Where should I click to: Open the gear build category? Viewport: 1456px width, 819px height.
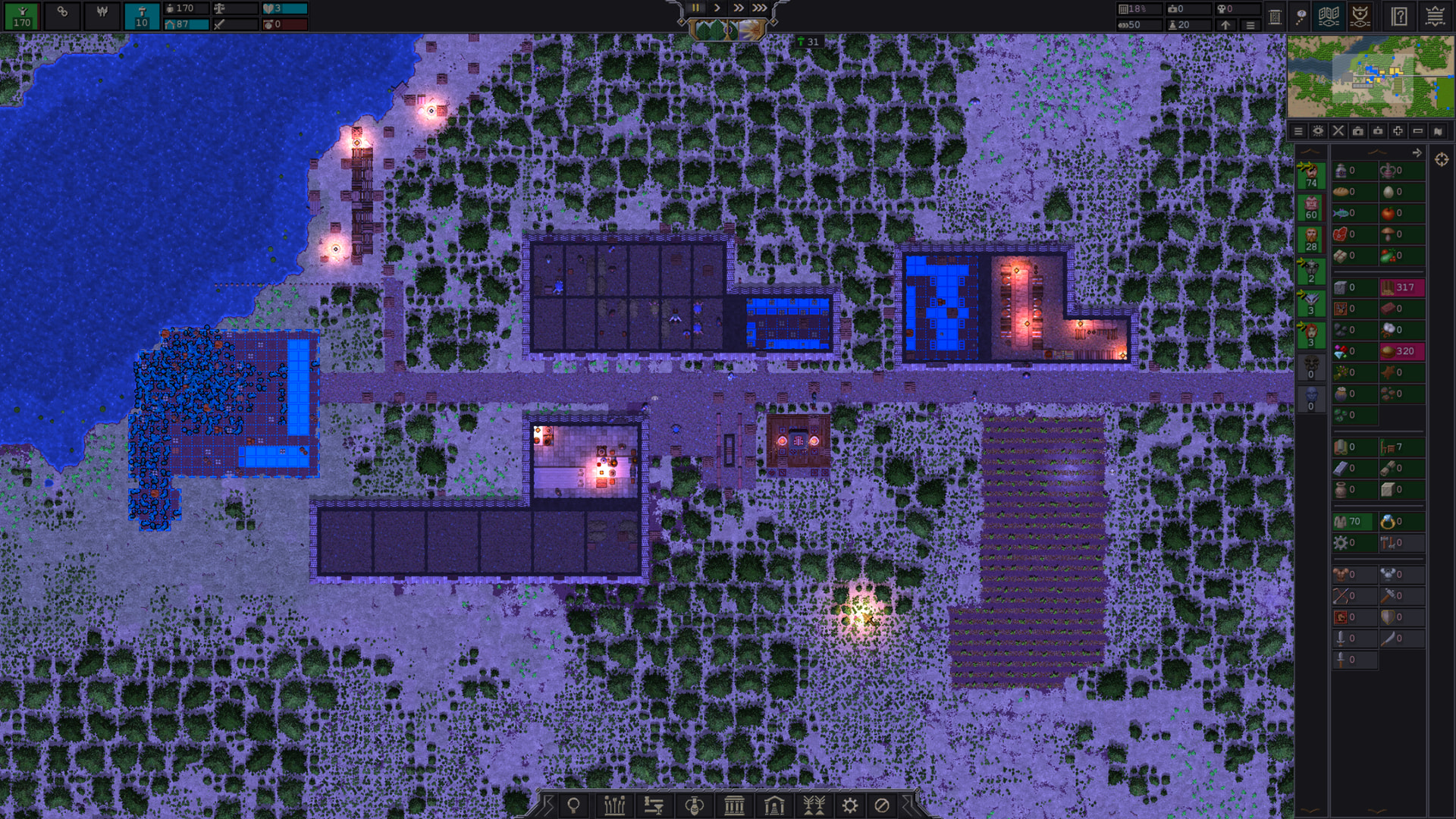pos(850,805)
